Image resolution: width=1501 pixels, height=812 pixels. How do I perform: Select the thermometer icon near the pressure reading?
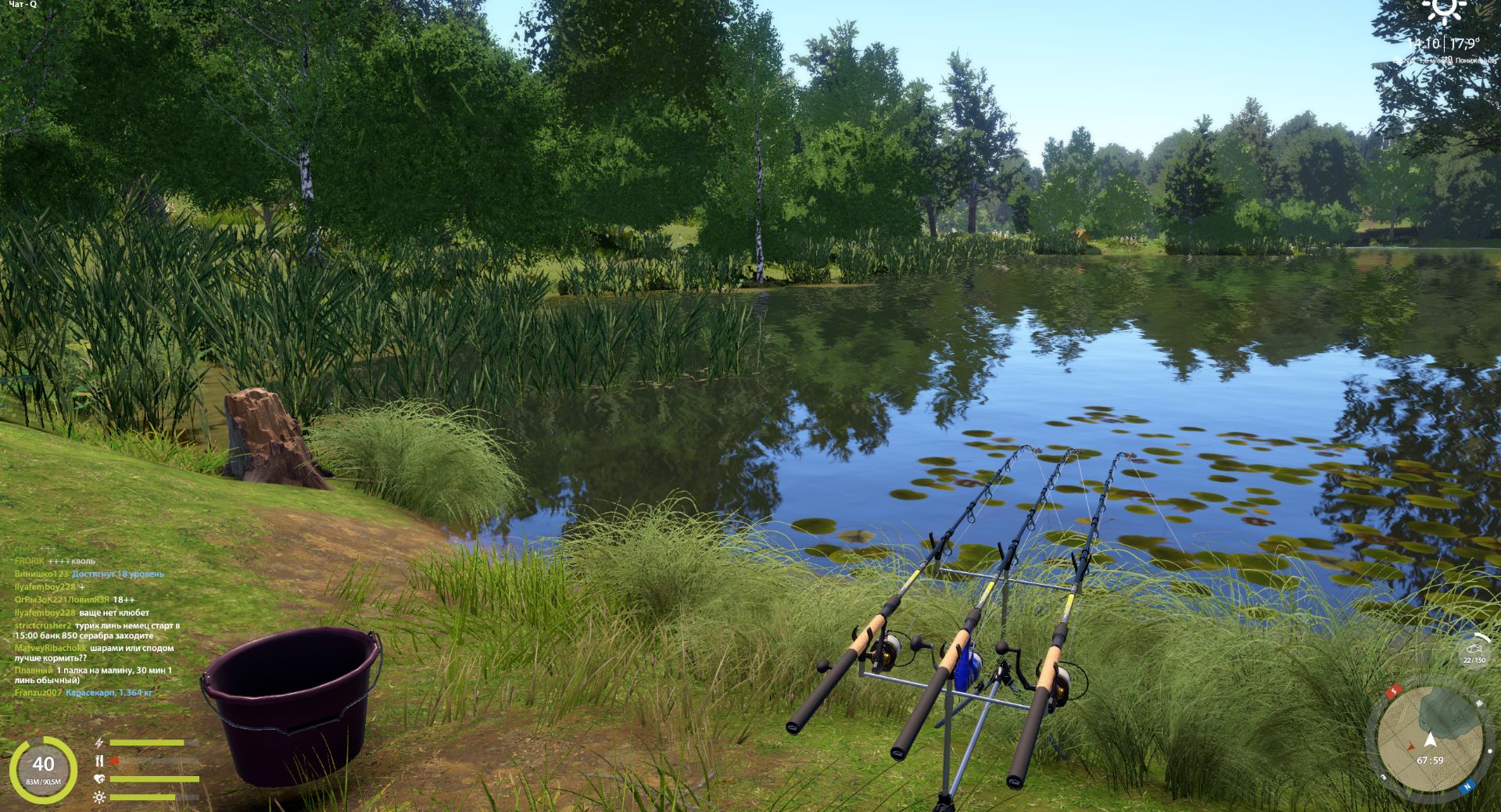pos(1449,60)
